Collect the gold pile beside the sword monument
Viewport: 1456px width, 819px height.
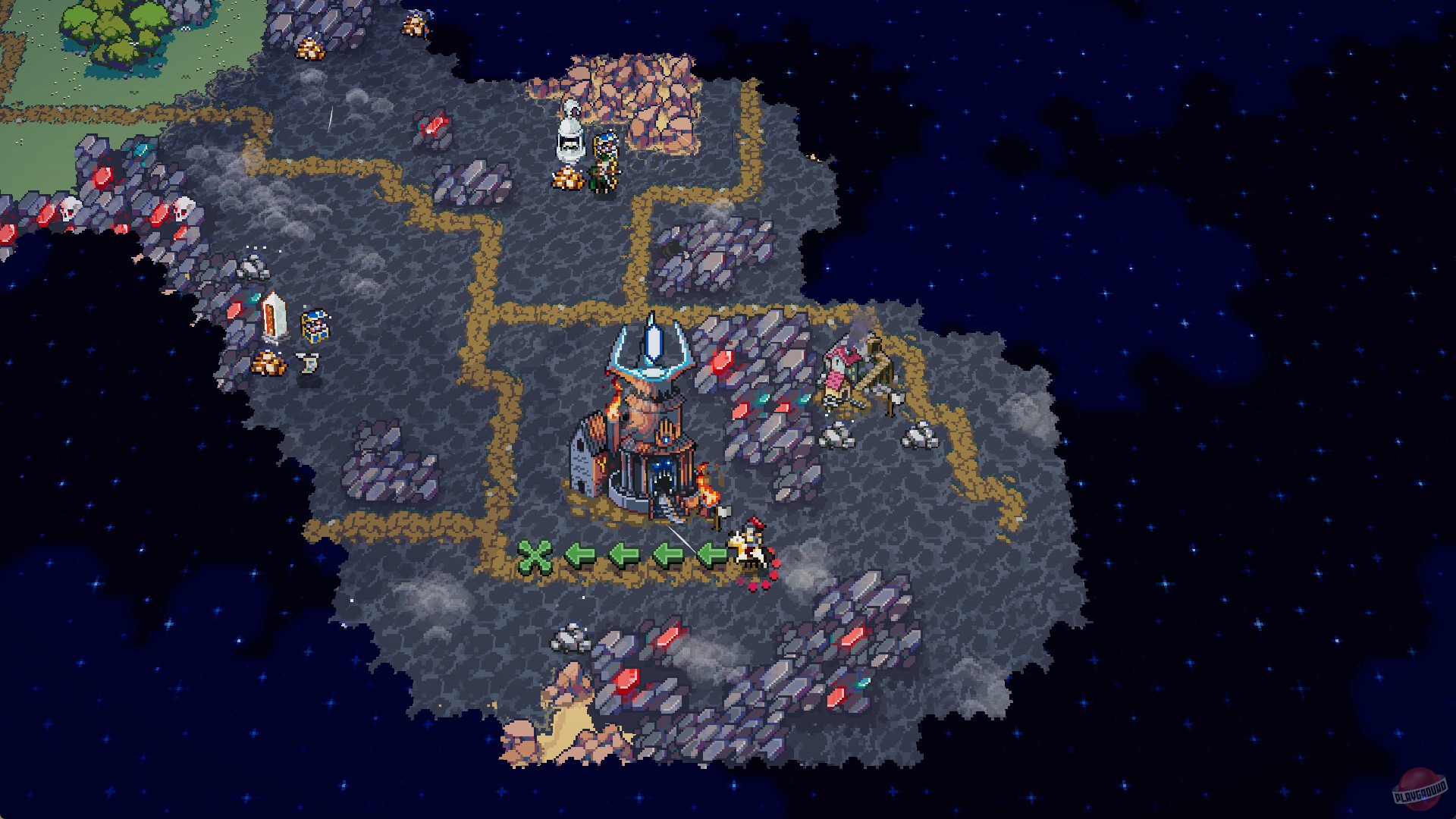[269, 364]
